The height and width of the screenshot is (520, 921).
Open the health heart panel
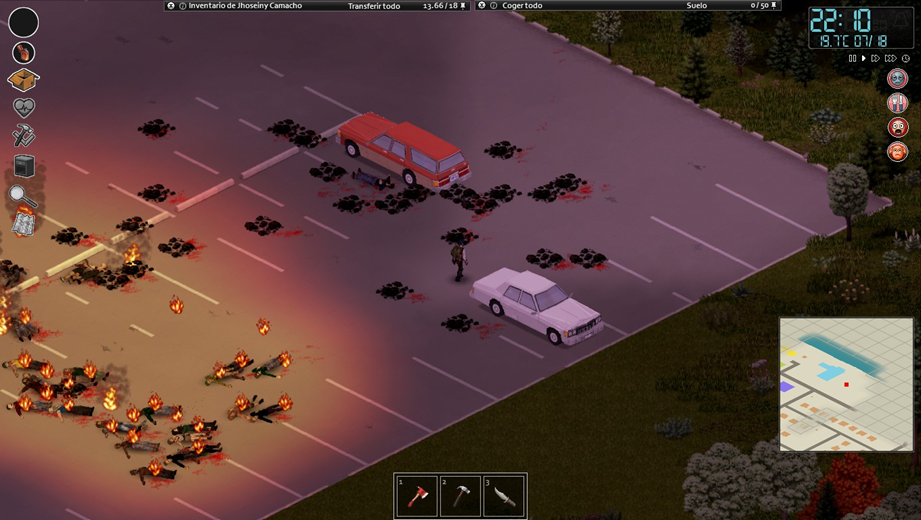pos(23,108)
